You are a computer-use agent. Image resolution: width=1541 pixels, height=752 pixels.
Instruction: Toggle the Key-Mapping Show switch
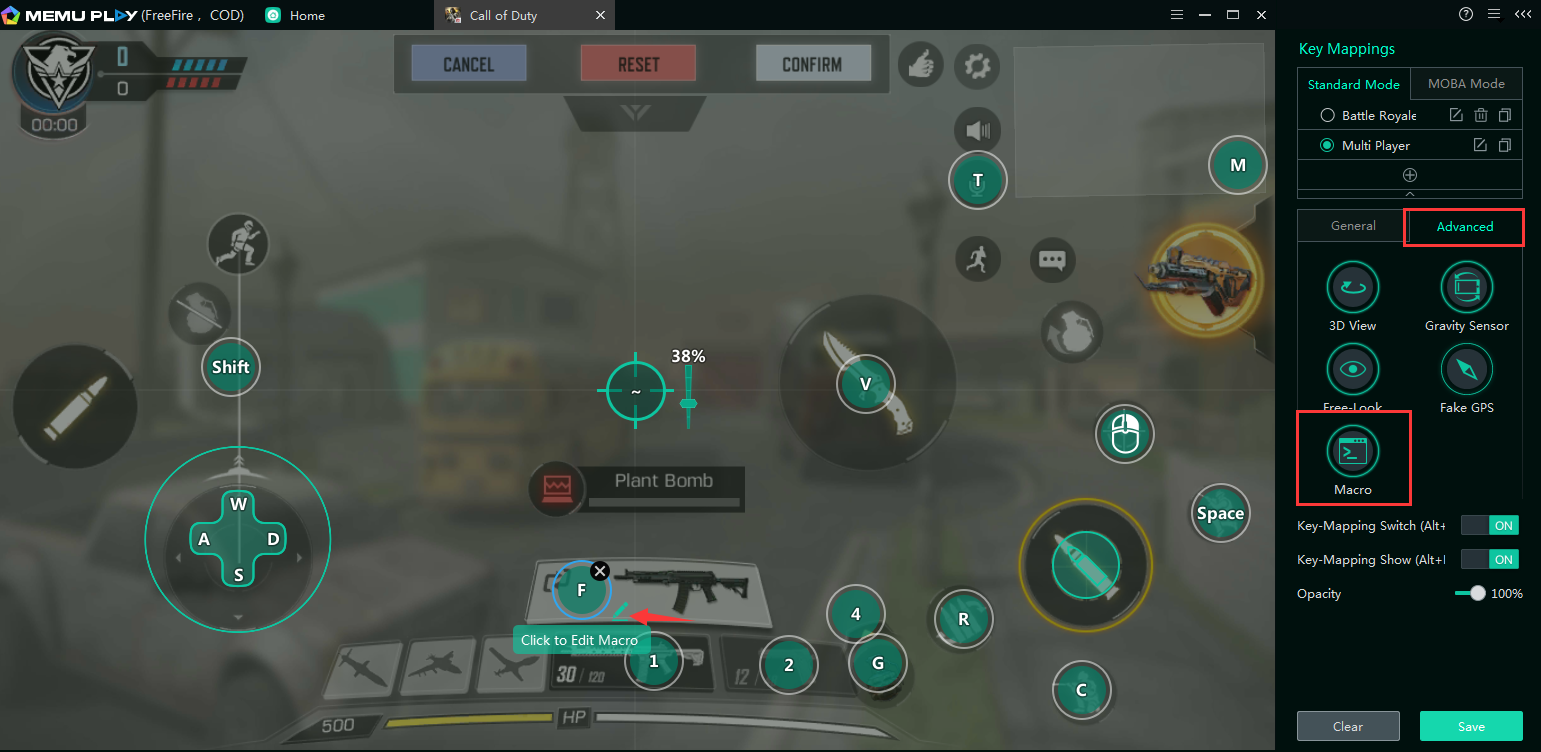1489,559
